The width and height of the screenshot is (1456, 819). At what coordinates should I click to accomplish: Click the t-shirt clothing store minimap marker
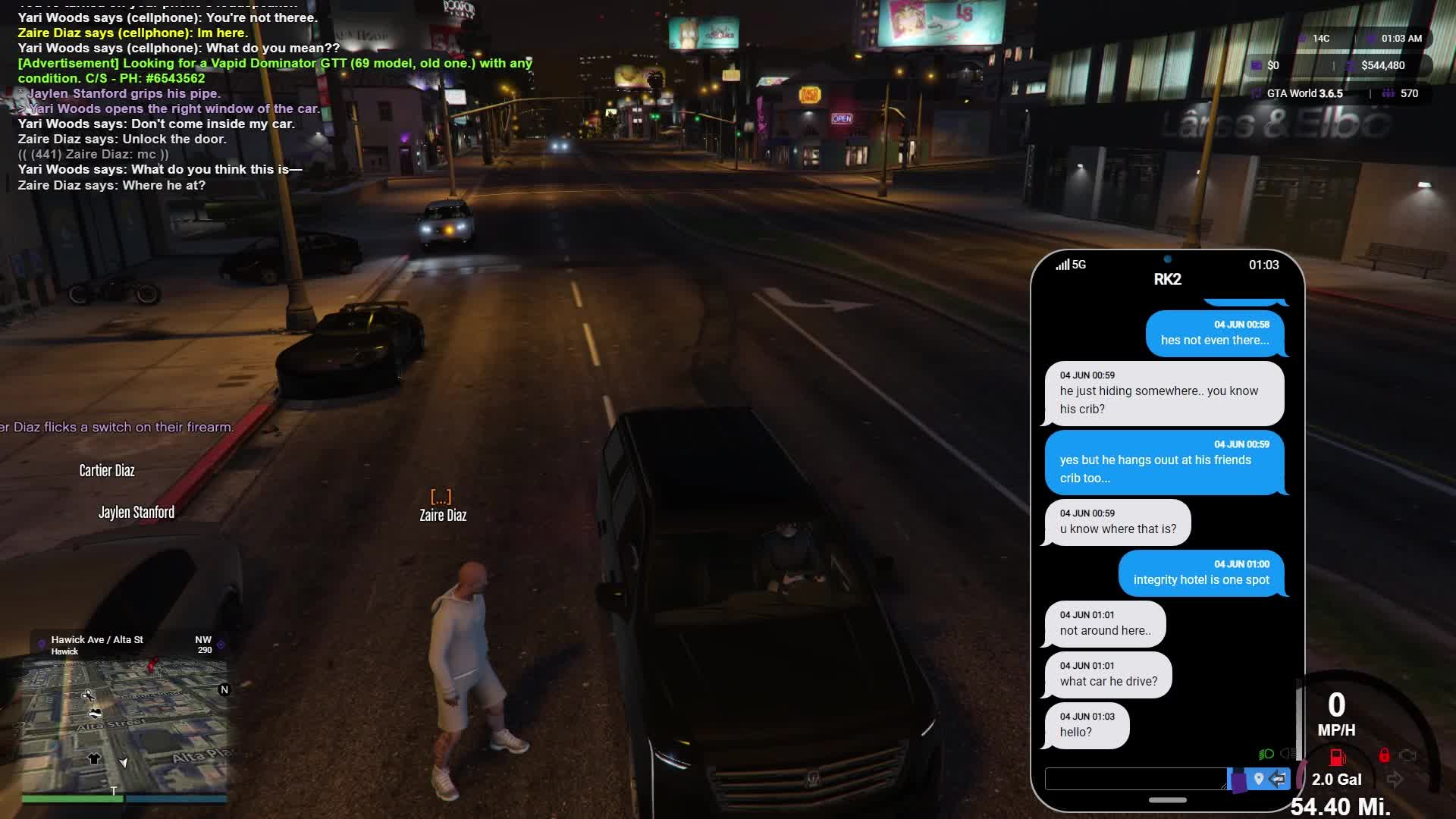94,758
